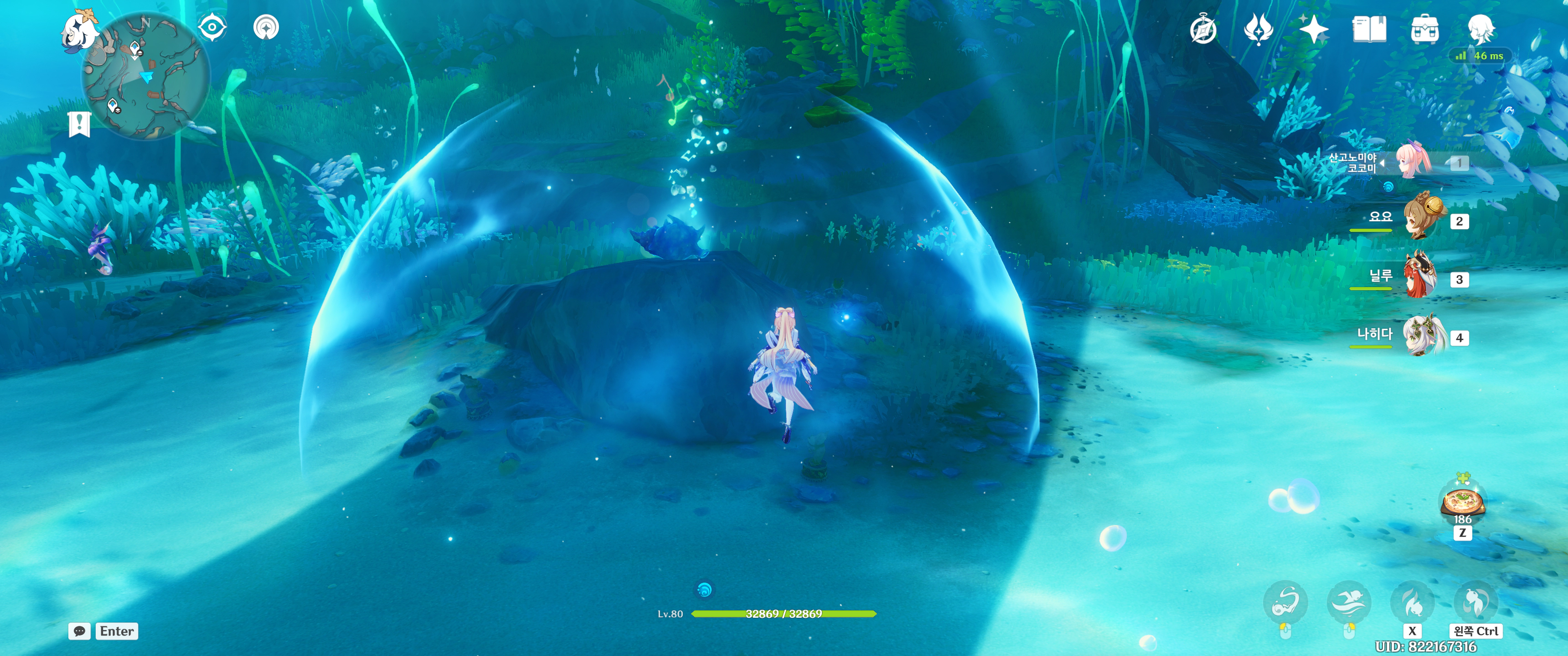Viewport: 1568px width, 656px height.
Task: Open the Wish star icon
Action: (1313, 29)
